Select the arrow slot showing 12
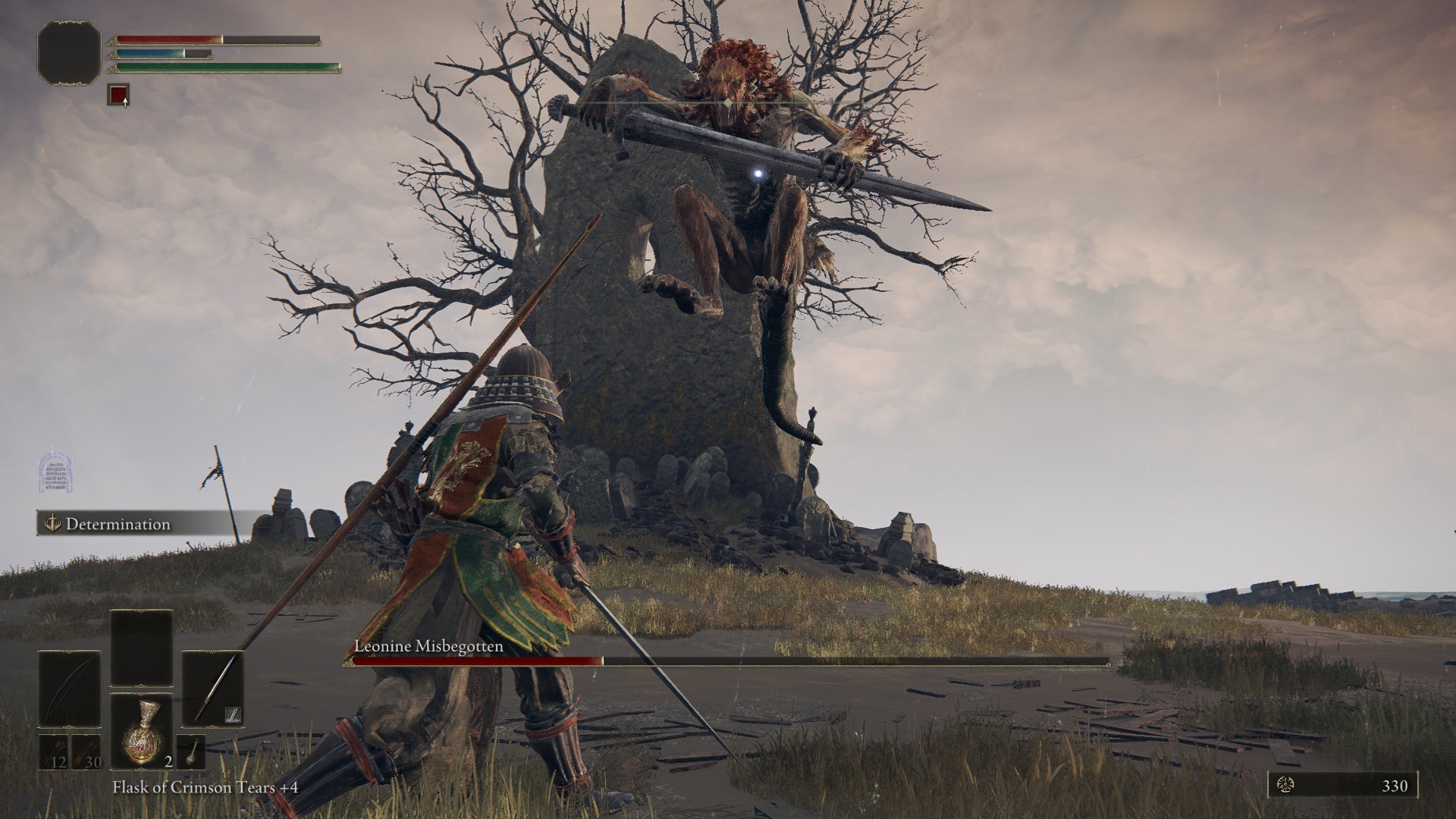 pos(55,752)
